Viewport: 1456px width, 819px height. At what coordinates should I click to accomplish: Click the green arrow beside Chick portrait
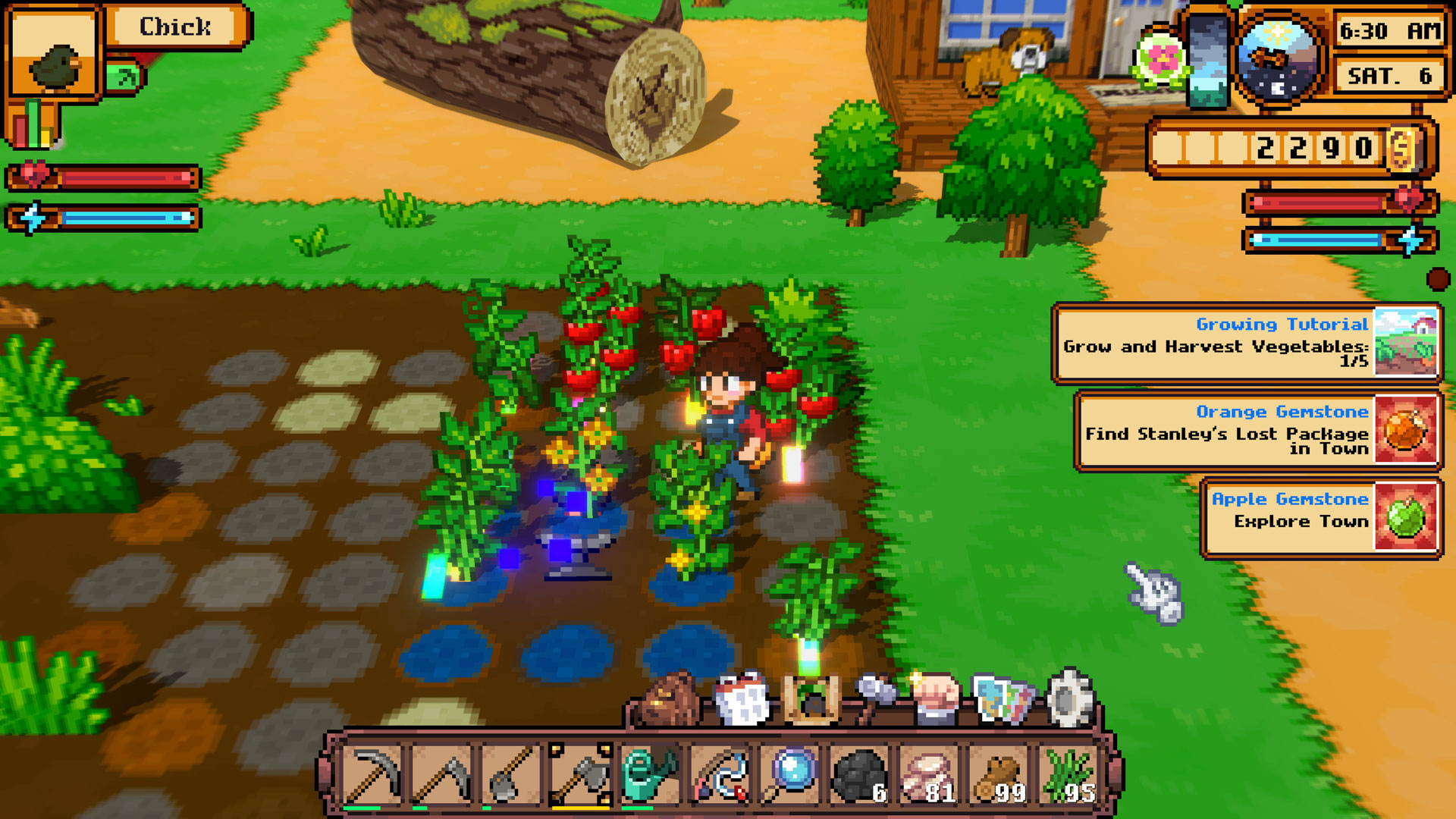click(125, 77)
